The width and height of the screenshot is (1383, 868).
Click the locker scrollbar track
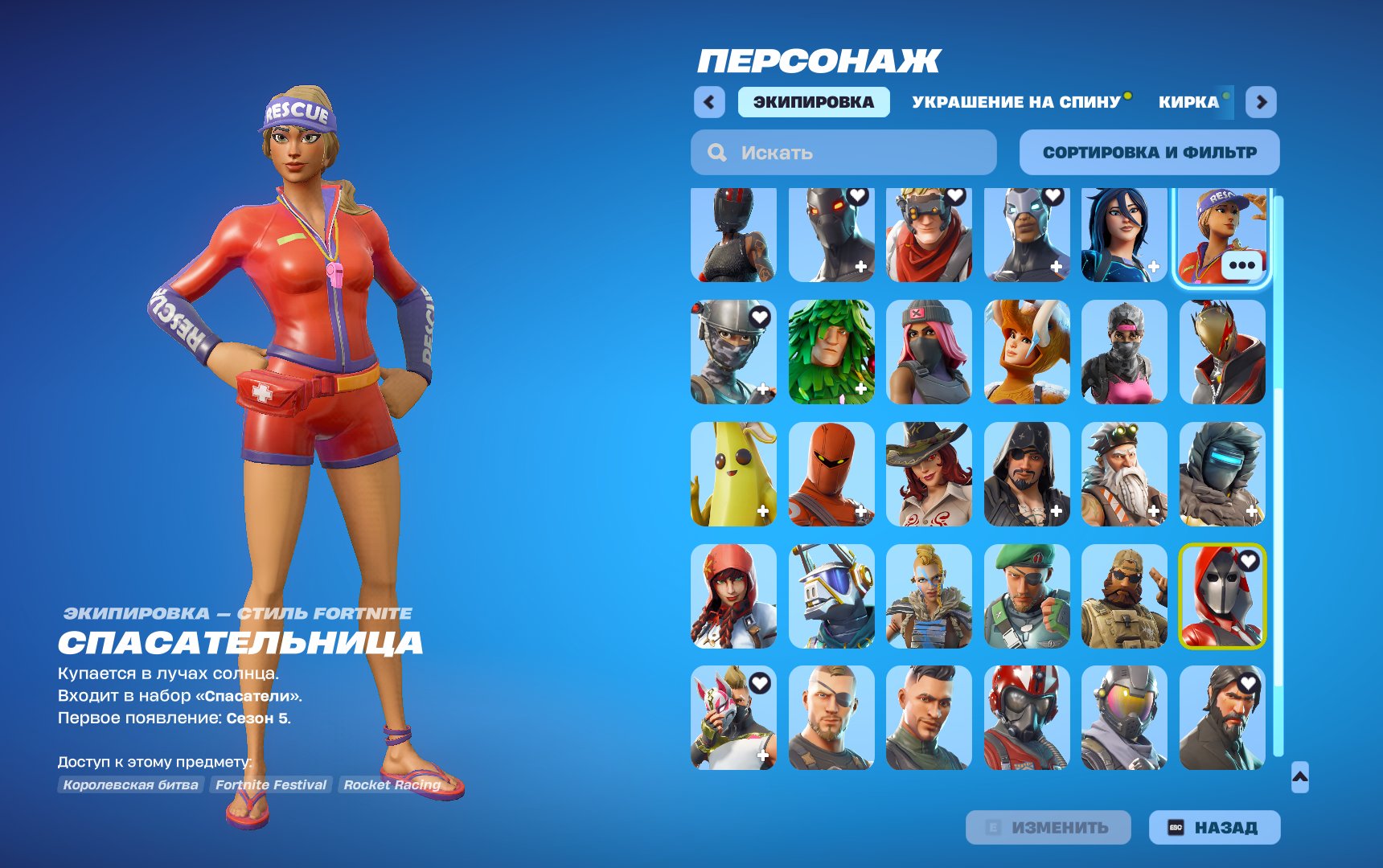pos(1278,482)
